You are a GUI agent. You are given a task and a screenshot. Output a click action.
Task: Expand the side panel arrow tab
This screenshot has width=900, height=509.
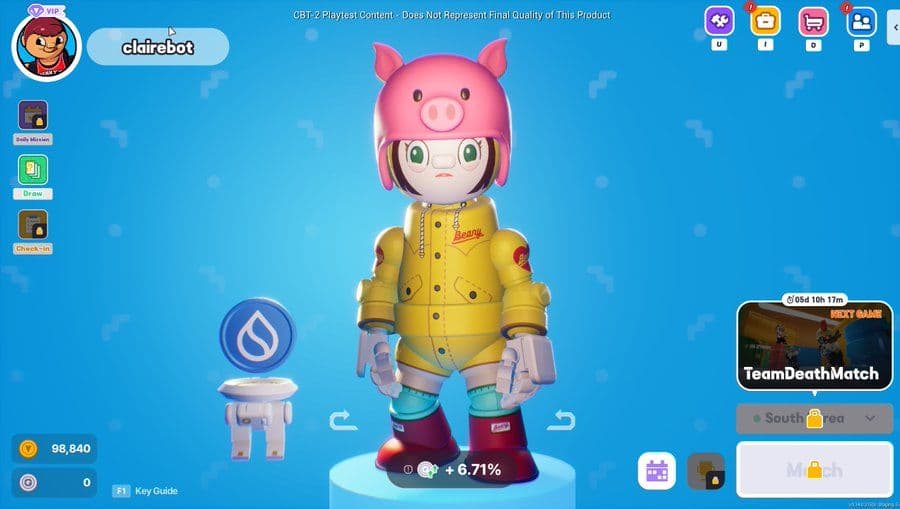894,28
